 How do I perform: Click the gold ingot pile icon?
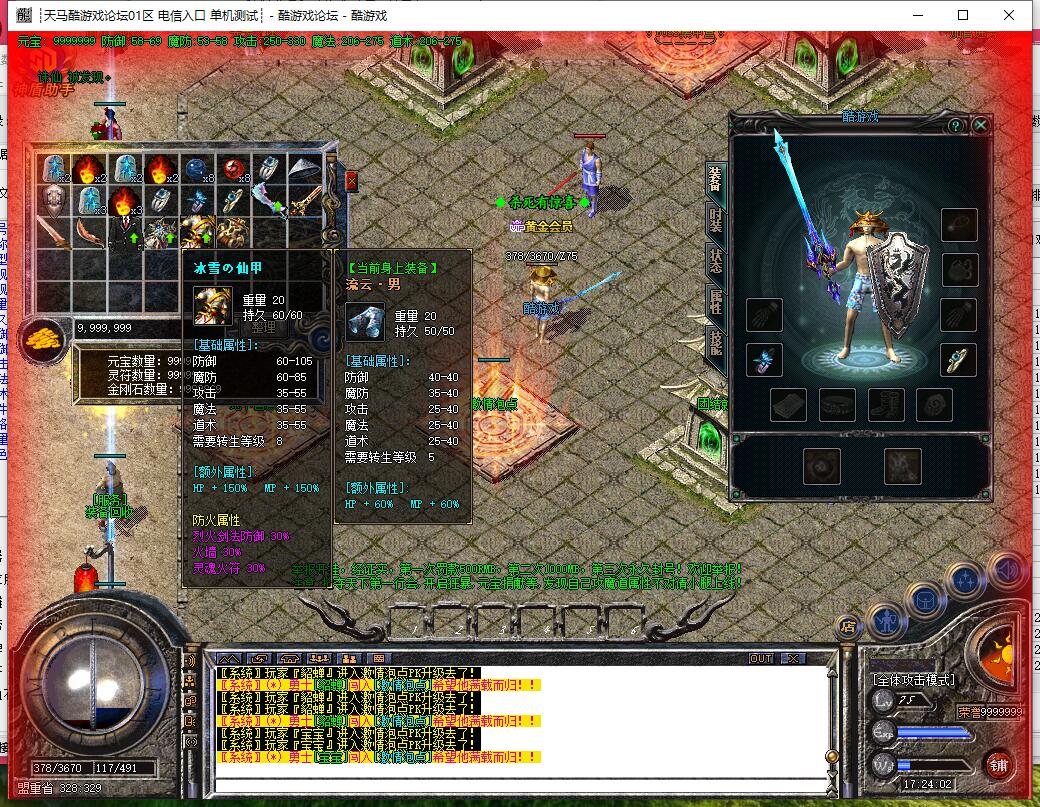click(44, 337)
